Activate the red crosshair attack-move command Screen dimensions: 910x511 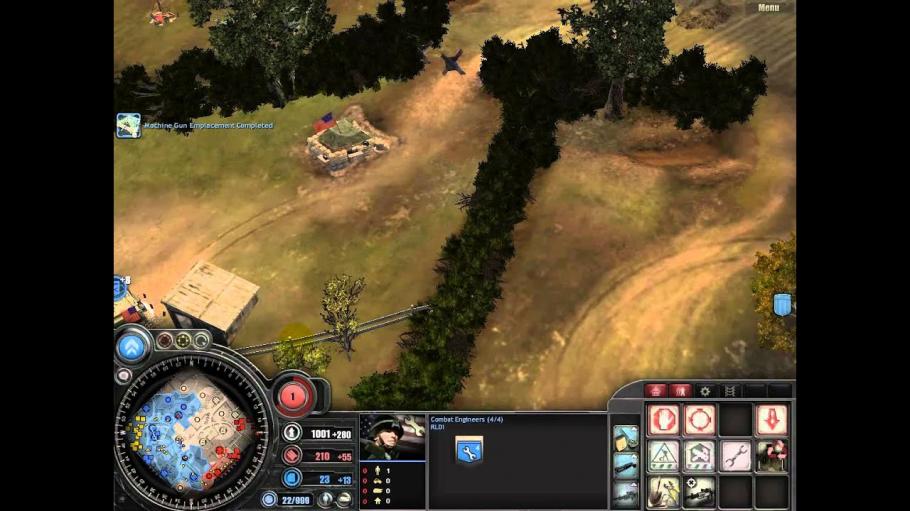point(700,419)
